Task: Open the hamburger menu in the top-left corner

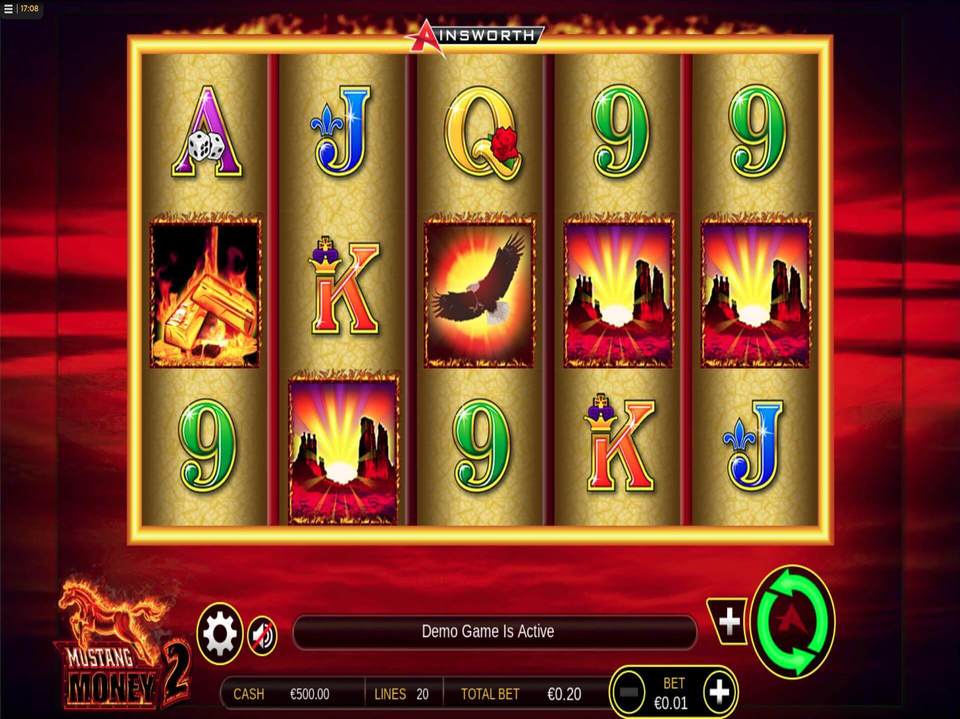Action: (9, 9)
